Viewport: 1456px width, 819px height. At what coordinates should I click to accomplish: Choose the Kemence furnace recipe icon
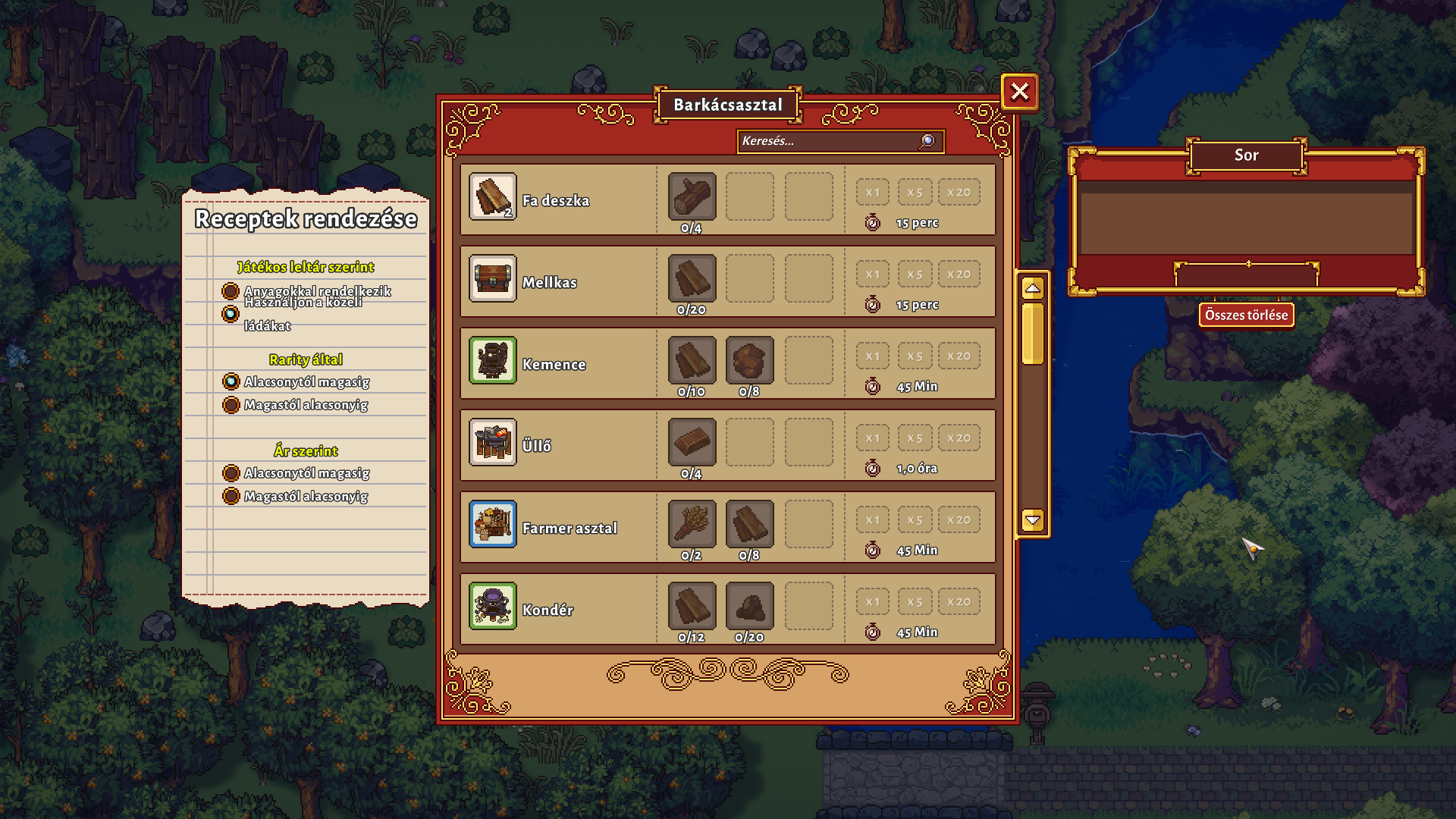click(492, 360)
